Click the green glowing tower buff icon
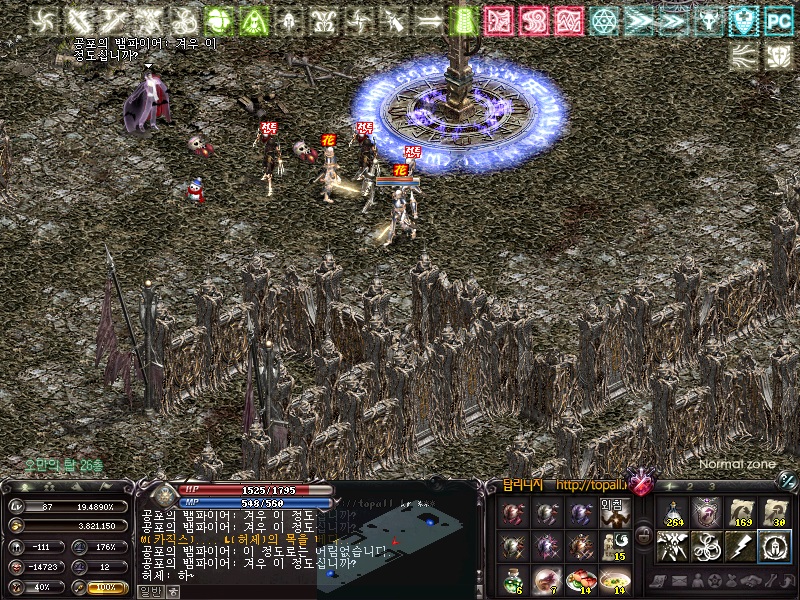This screenshot has height=600, width=800. tap(463, 20)
